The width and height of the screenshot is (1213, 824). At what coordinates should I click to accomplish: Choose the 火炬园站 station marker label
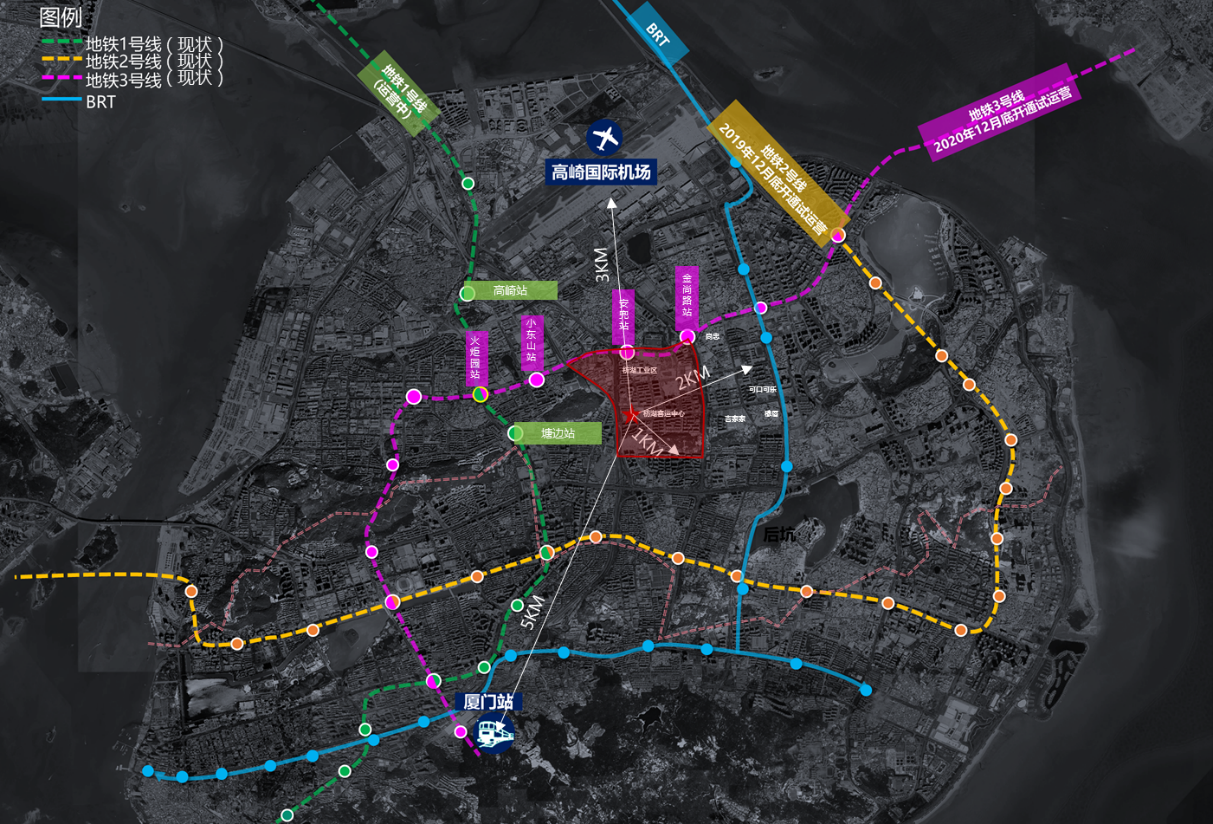tap(477, 358)
